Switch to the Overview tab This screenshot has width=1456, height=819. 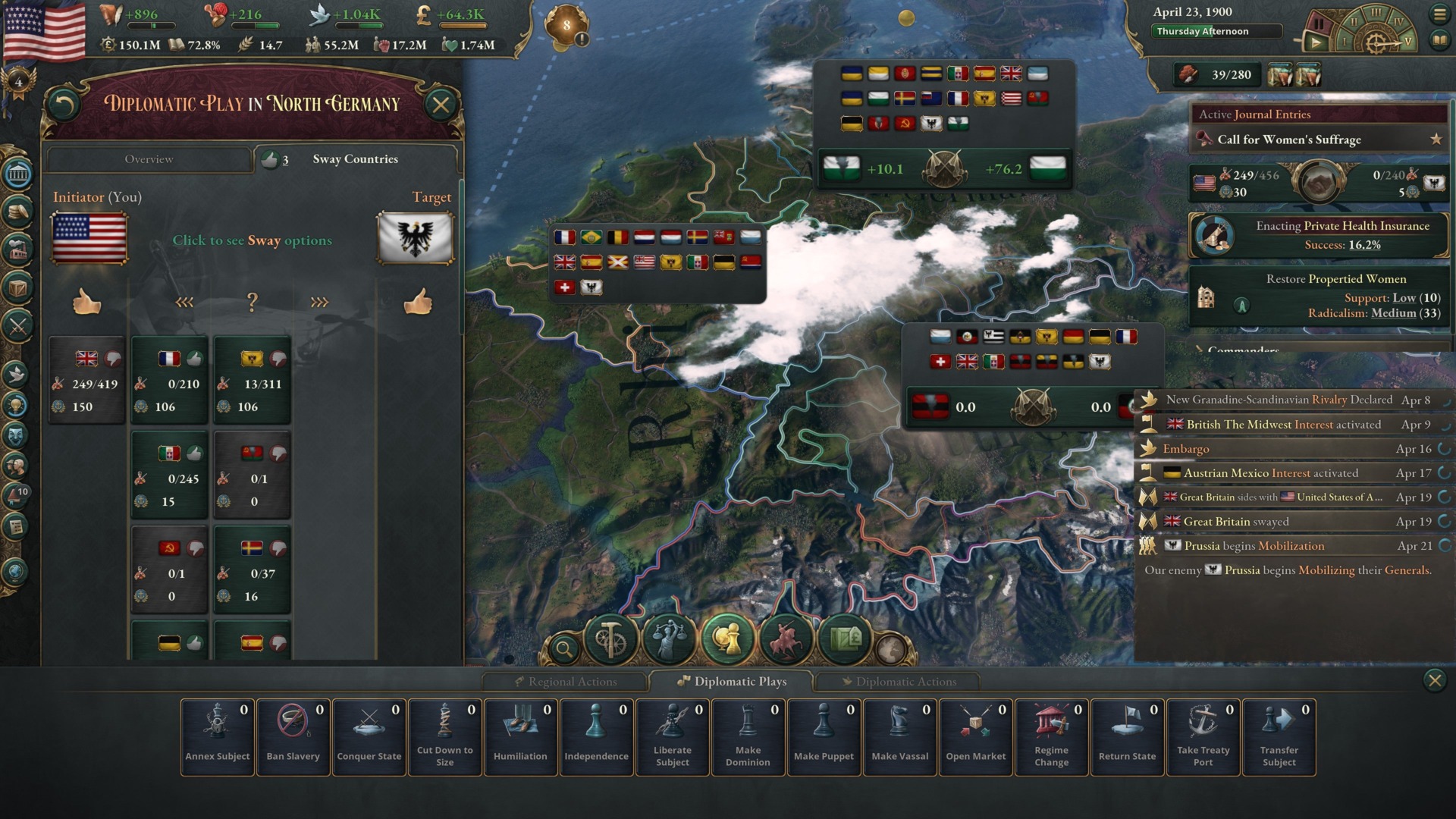tap(149, 159)
